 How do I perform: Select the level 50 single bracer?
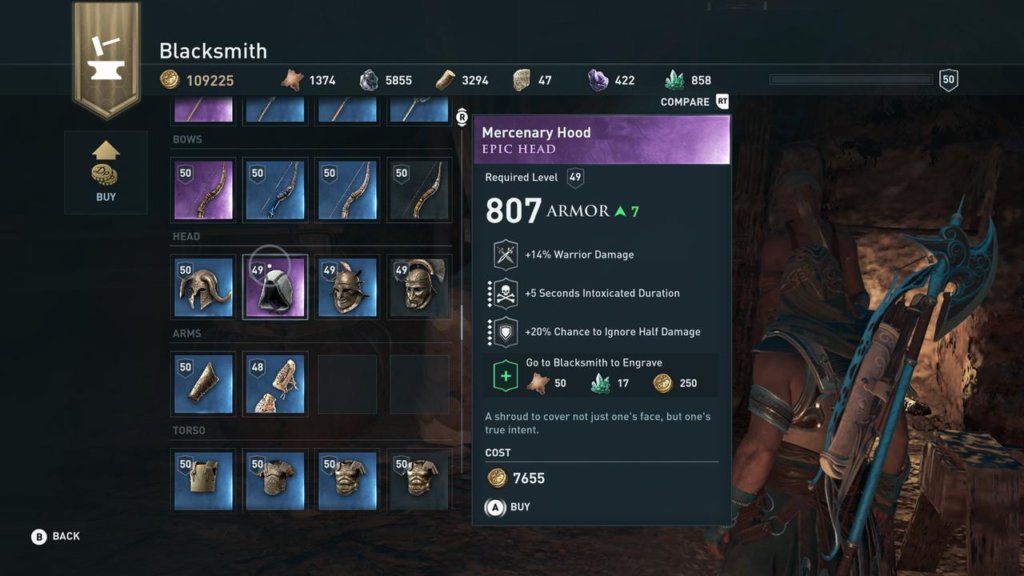204,384
